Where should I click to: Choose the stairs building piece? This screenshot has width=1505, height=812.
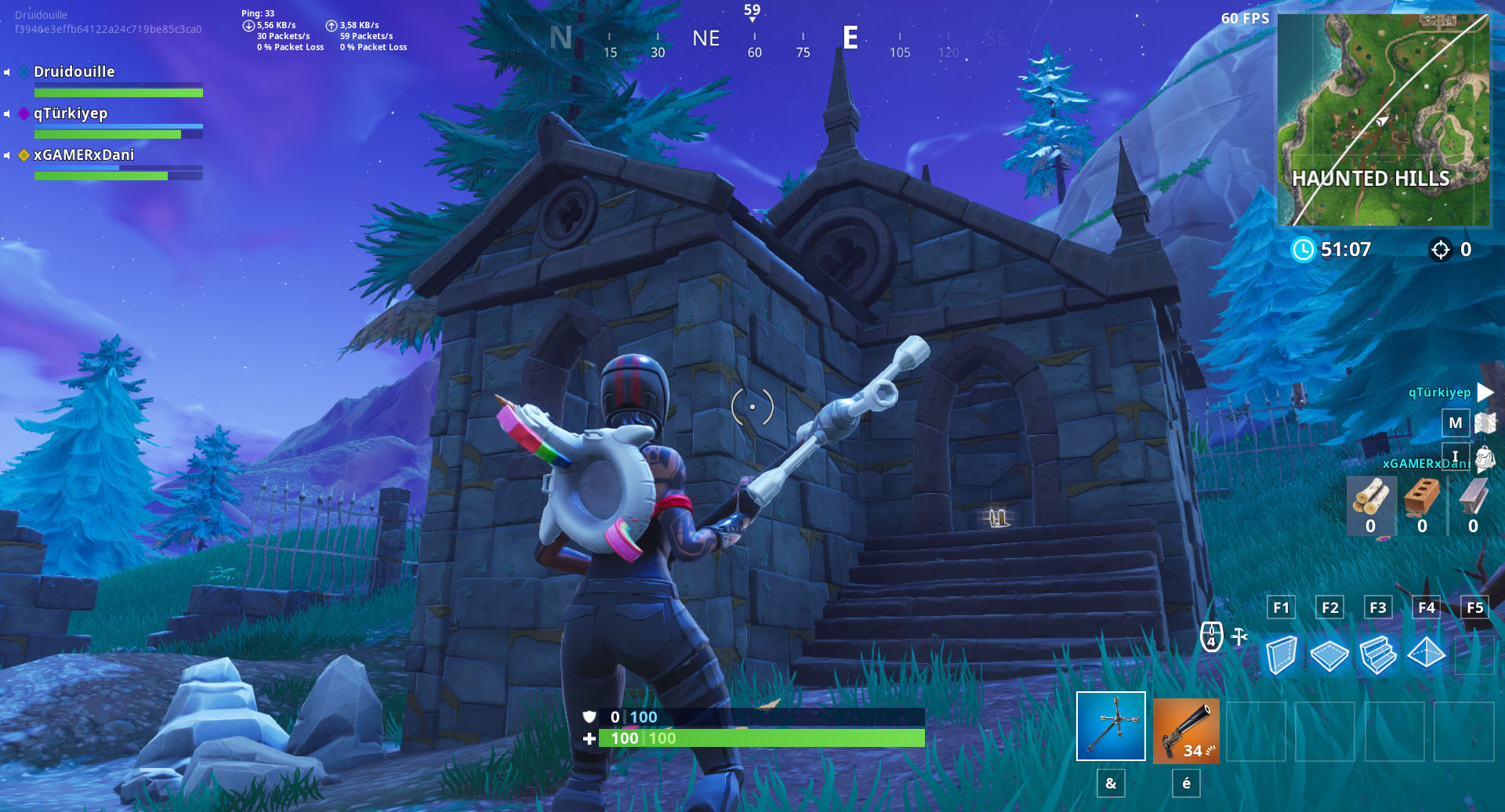pyautogui.click(x=1378, y=654)
